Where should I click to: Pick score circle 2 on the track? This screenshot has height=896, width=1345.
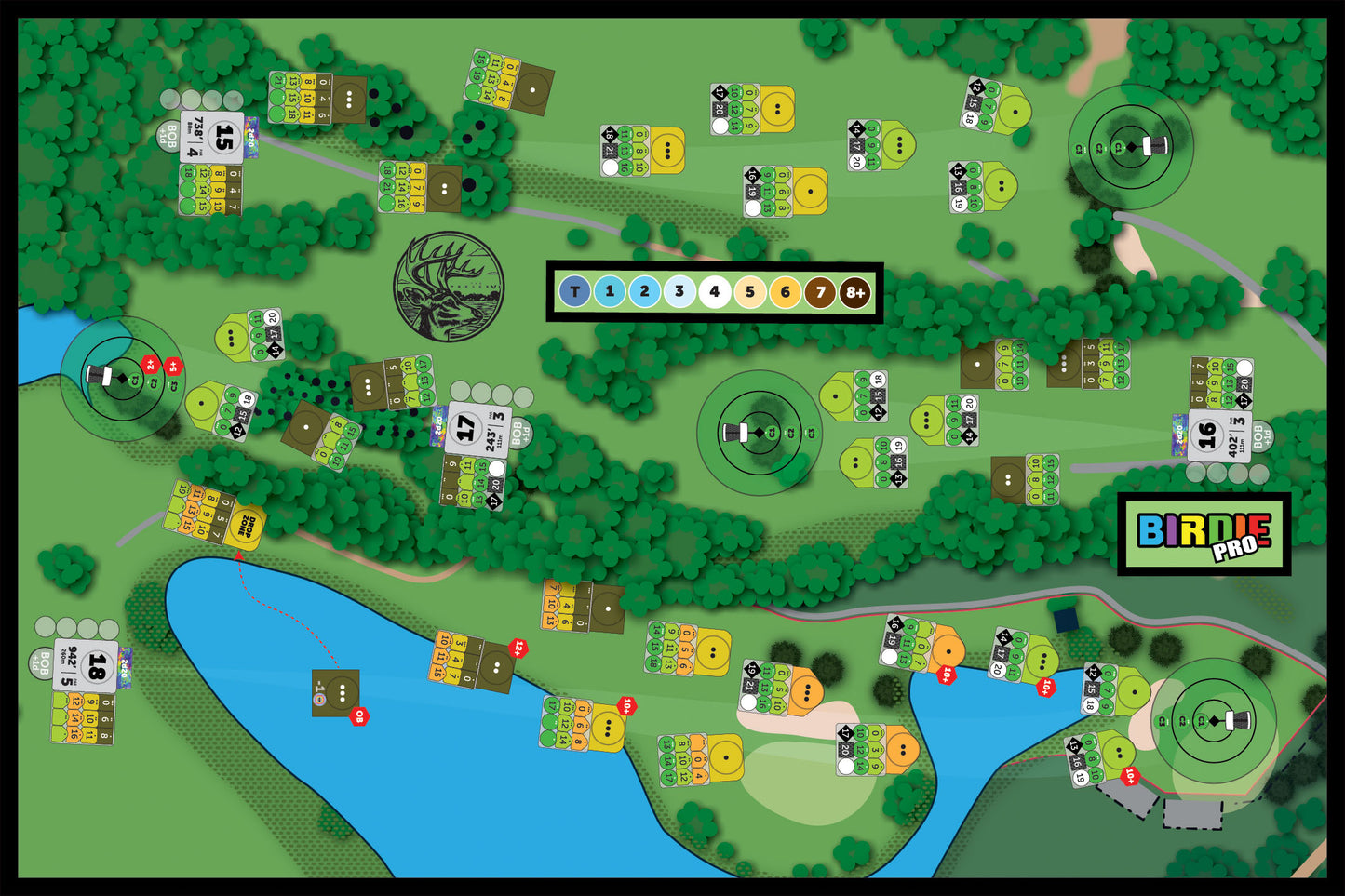(644, 292)
